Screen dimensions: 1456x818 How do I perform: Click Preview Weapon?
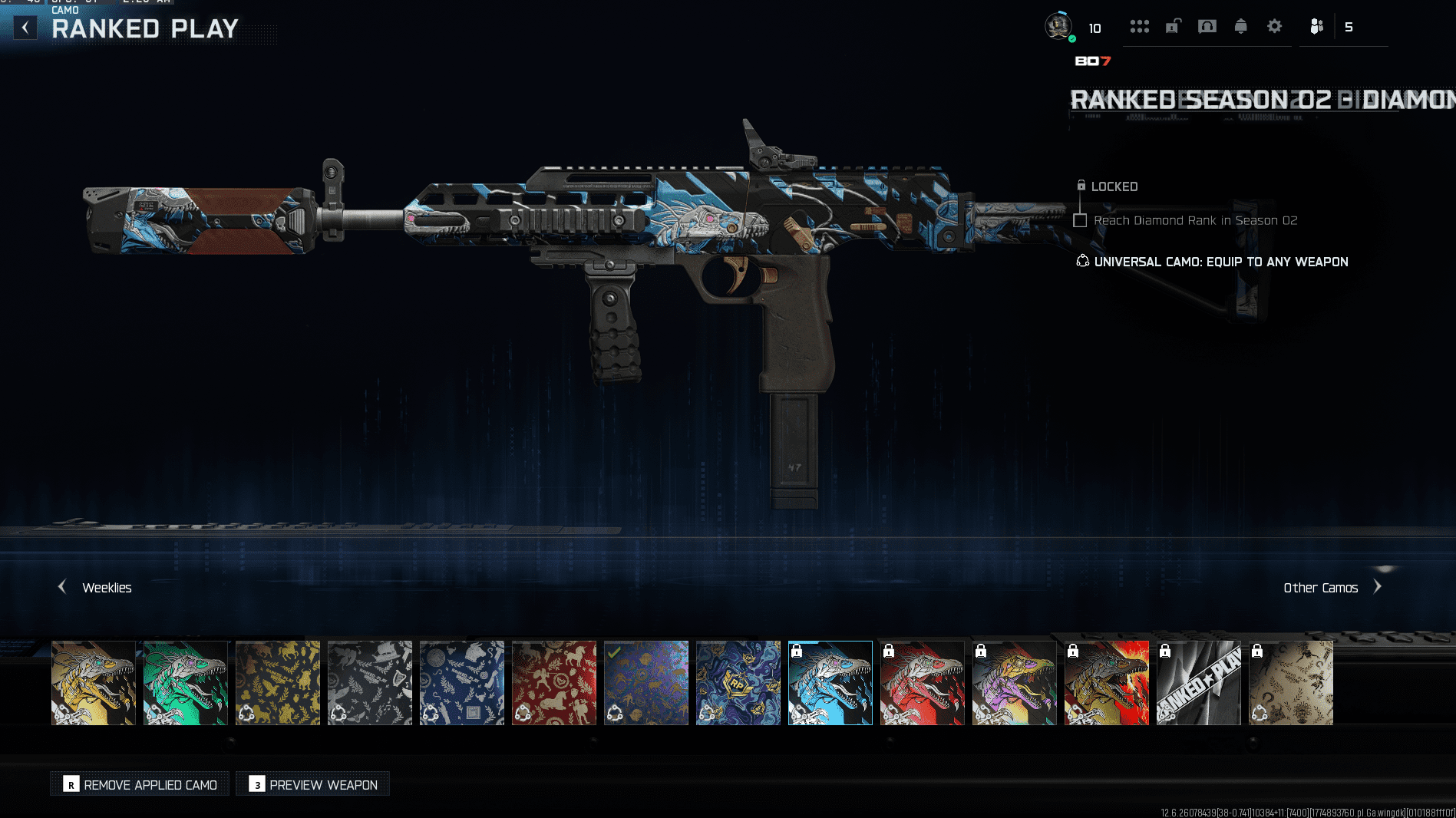(x=313, y=784)
